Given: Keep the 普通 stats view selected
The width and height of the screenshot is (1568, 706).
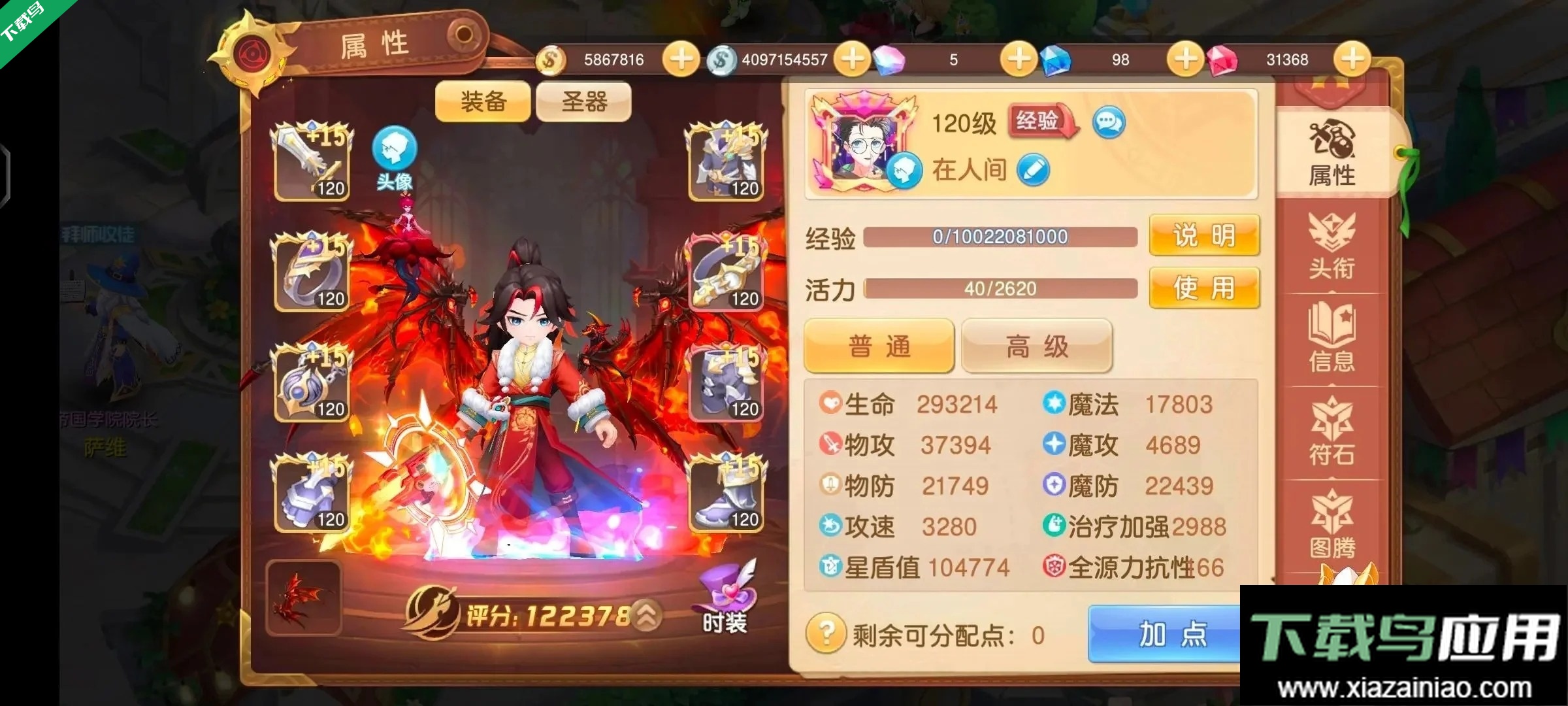Looking at the screenshot, I should pos(878,346).
